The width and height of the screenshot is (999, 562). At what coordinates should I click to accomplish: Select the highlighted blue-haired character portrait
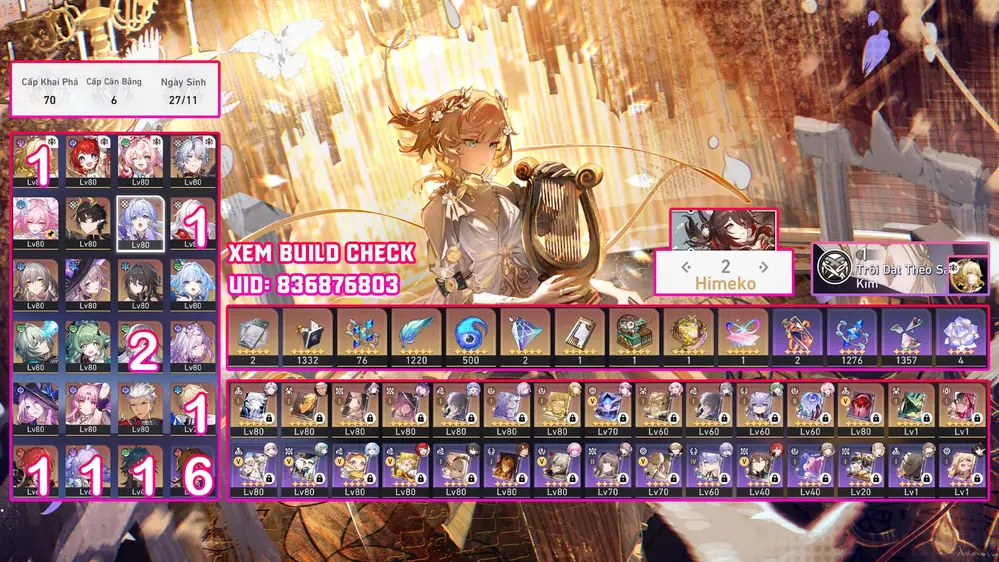point(138,220)
